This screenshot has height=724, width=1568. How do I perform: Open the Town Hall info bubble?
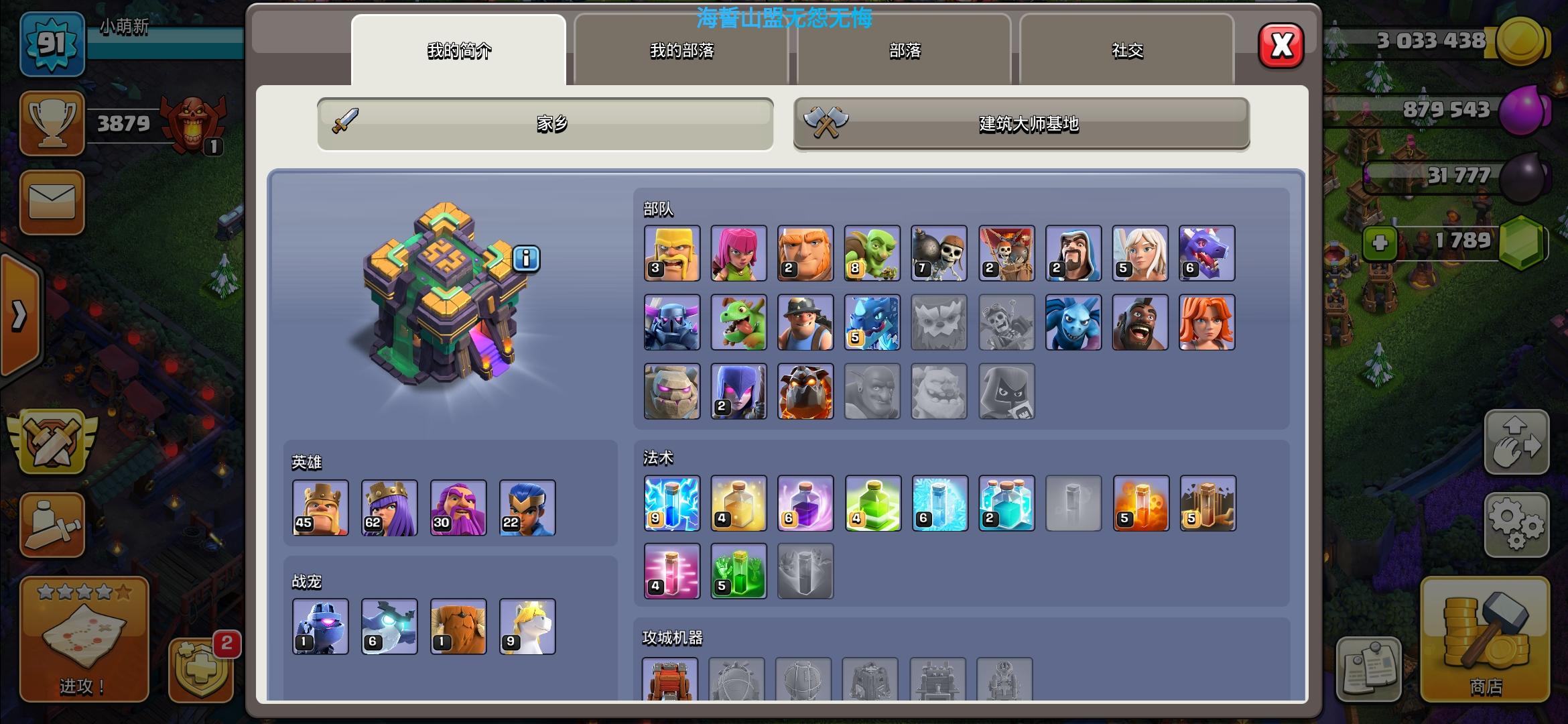pyautogui.click(x=525, y=260)
